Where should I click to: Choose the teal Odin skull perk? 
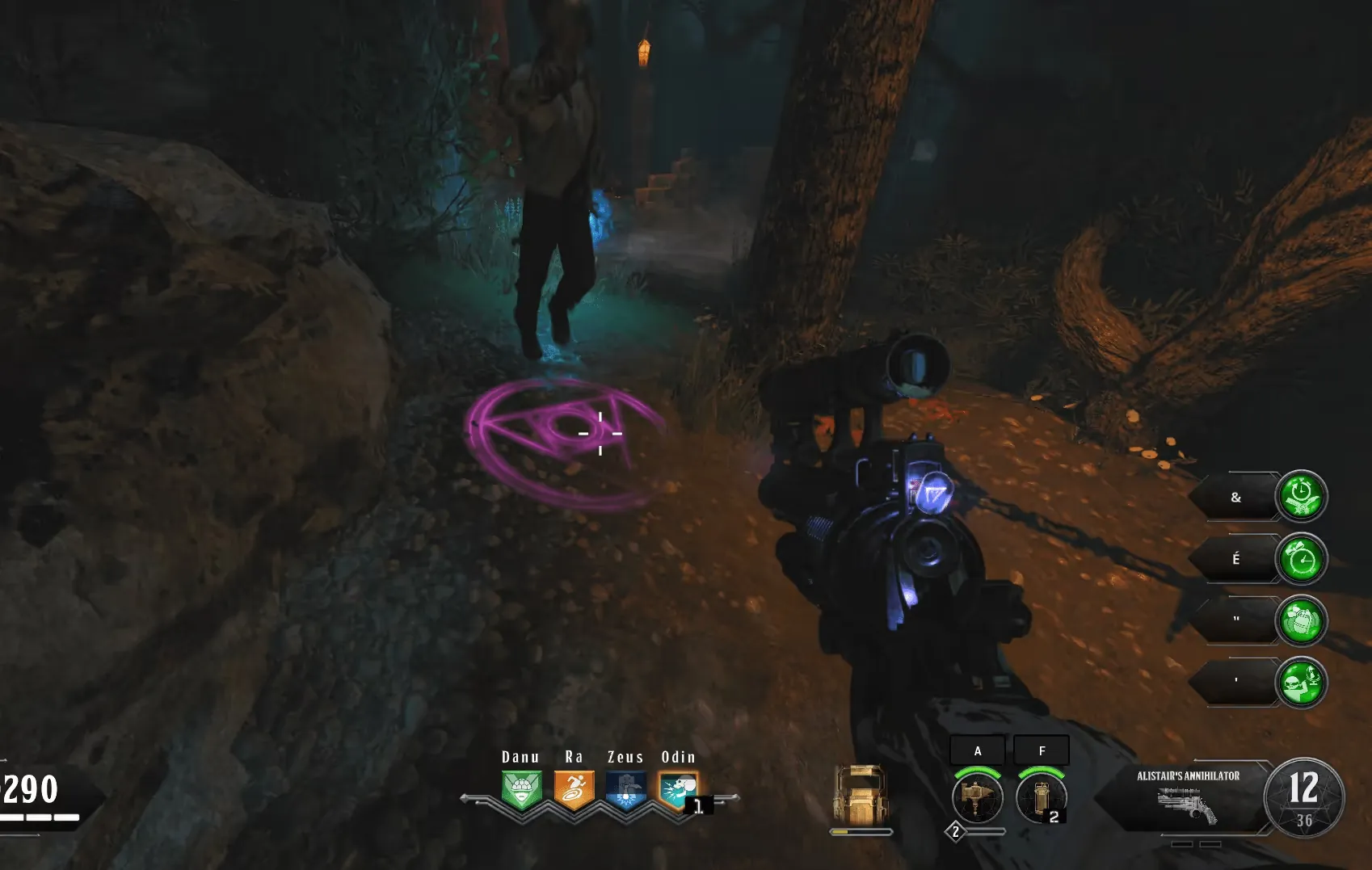(x=677, y=790)
